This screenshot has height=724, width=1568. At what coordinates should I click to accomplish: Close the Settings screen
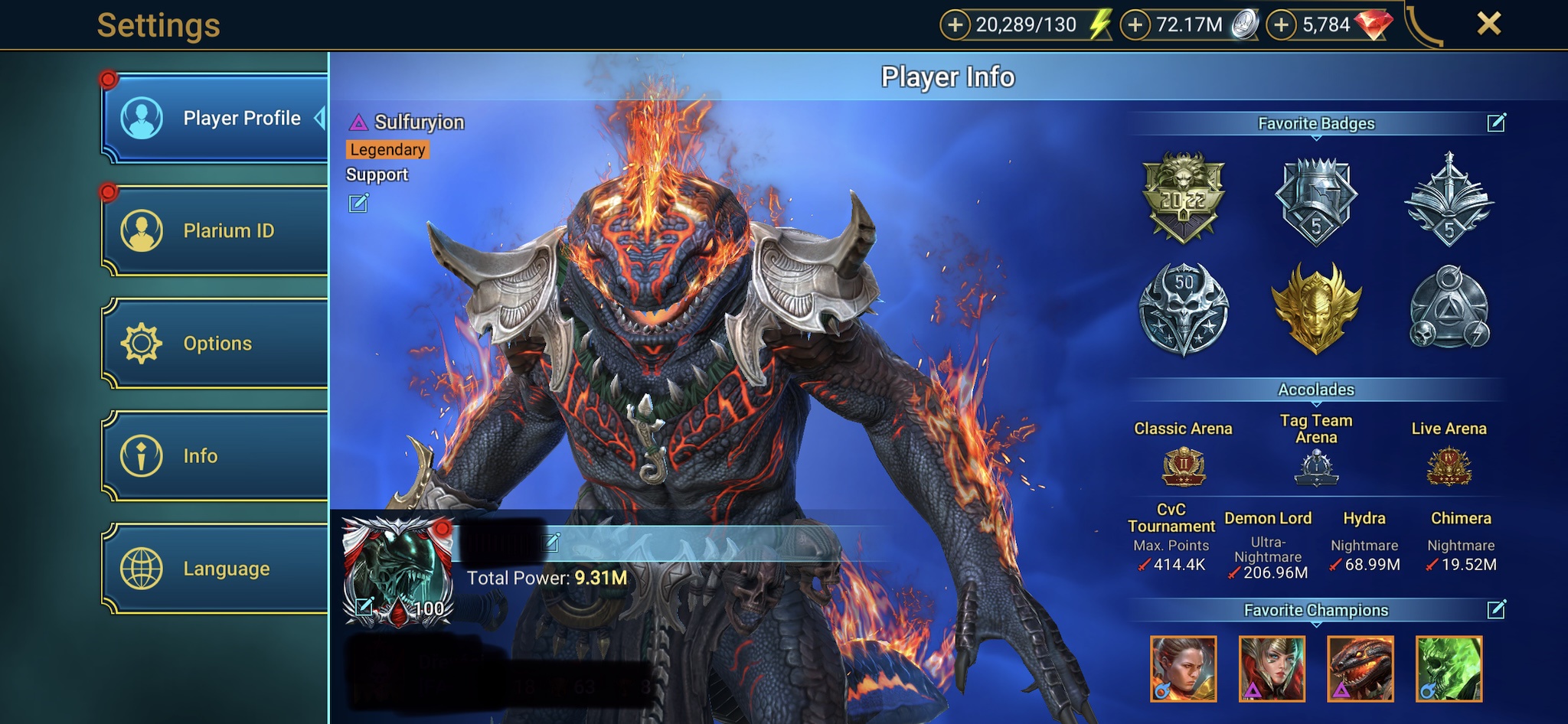tap(1488, 24)
